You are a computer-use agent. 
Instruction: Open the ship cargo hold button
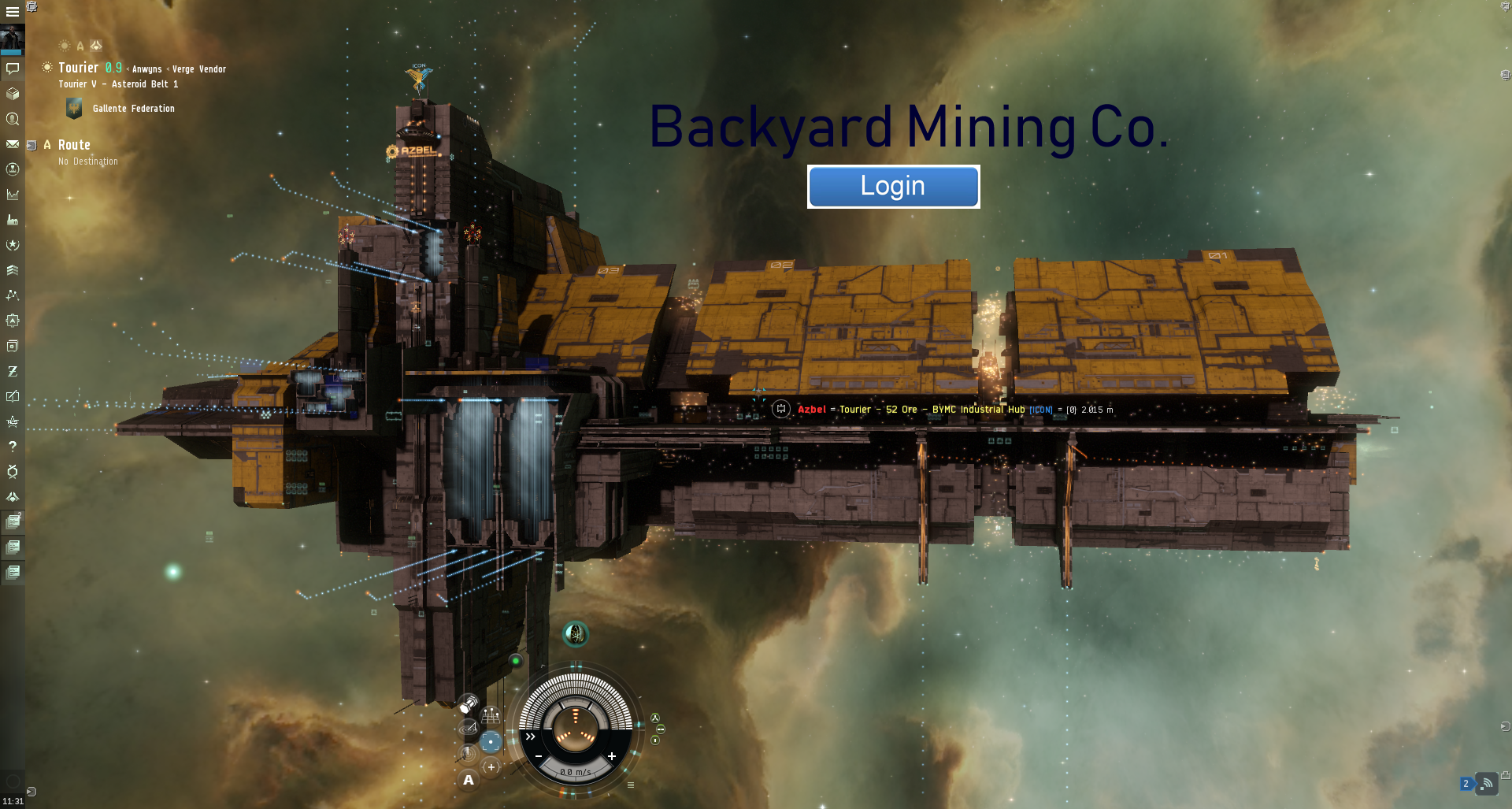pyautogui.click(x=468, y=703)
